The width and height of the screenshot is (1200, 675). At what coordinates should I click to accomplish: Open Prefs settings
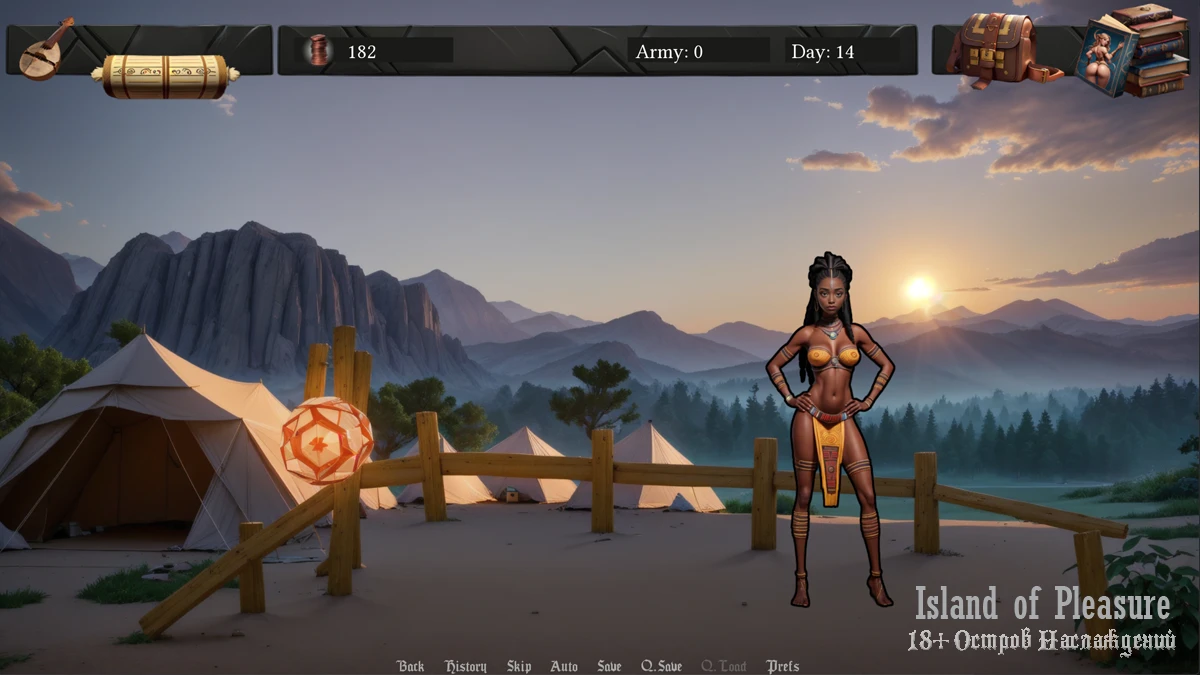(783, 666)
